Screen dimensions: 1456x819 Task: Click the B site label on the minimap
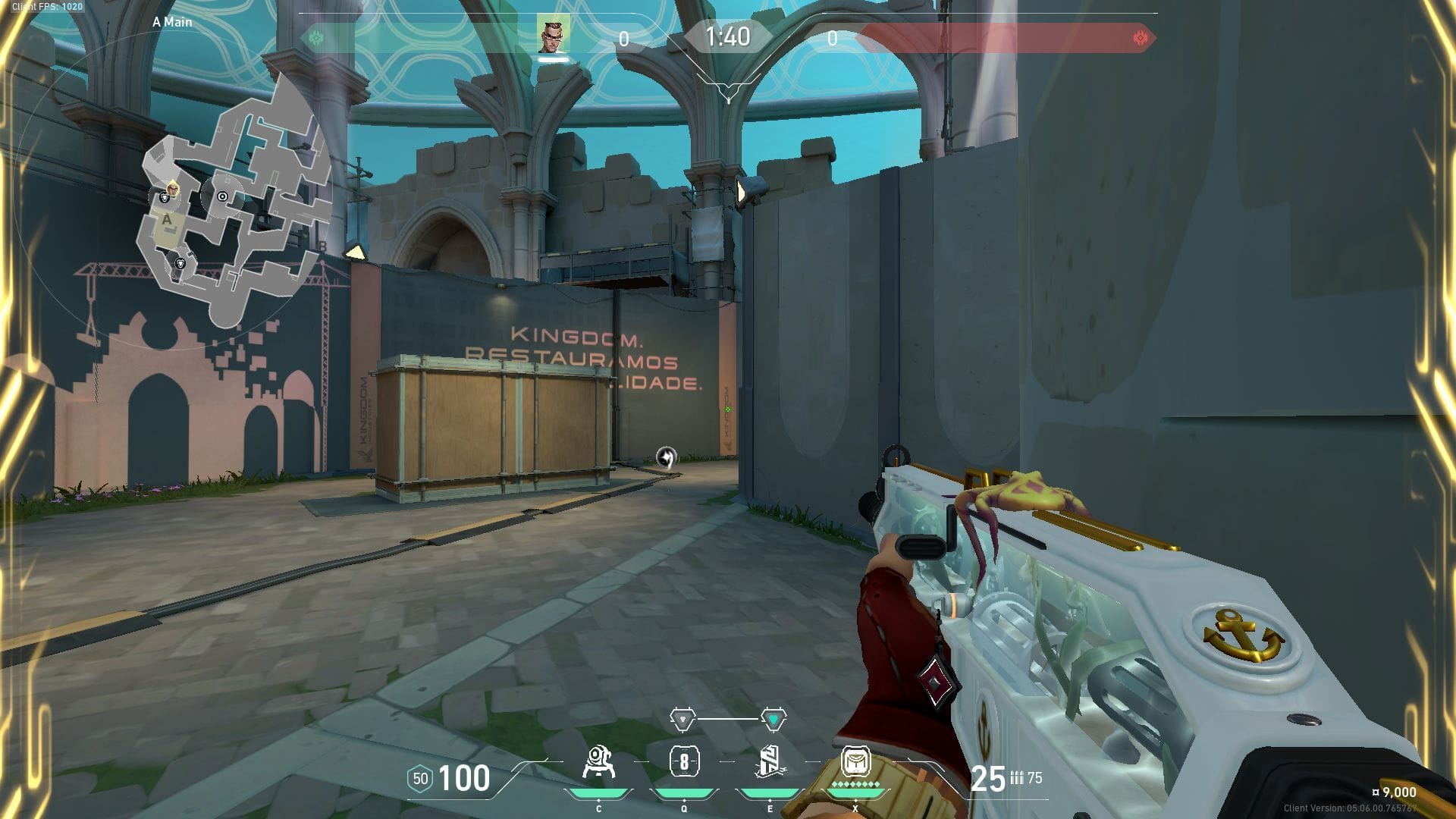[x=323, y=246]
